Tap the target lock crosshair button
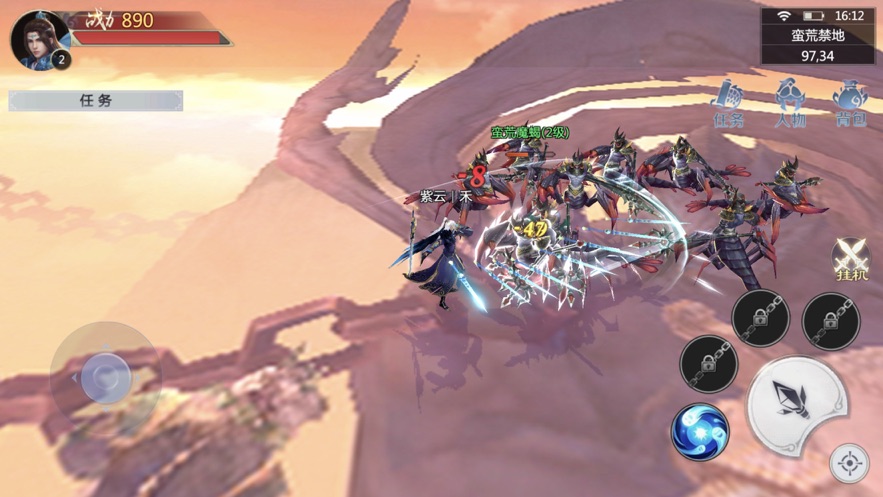 850,464
